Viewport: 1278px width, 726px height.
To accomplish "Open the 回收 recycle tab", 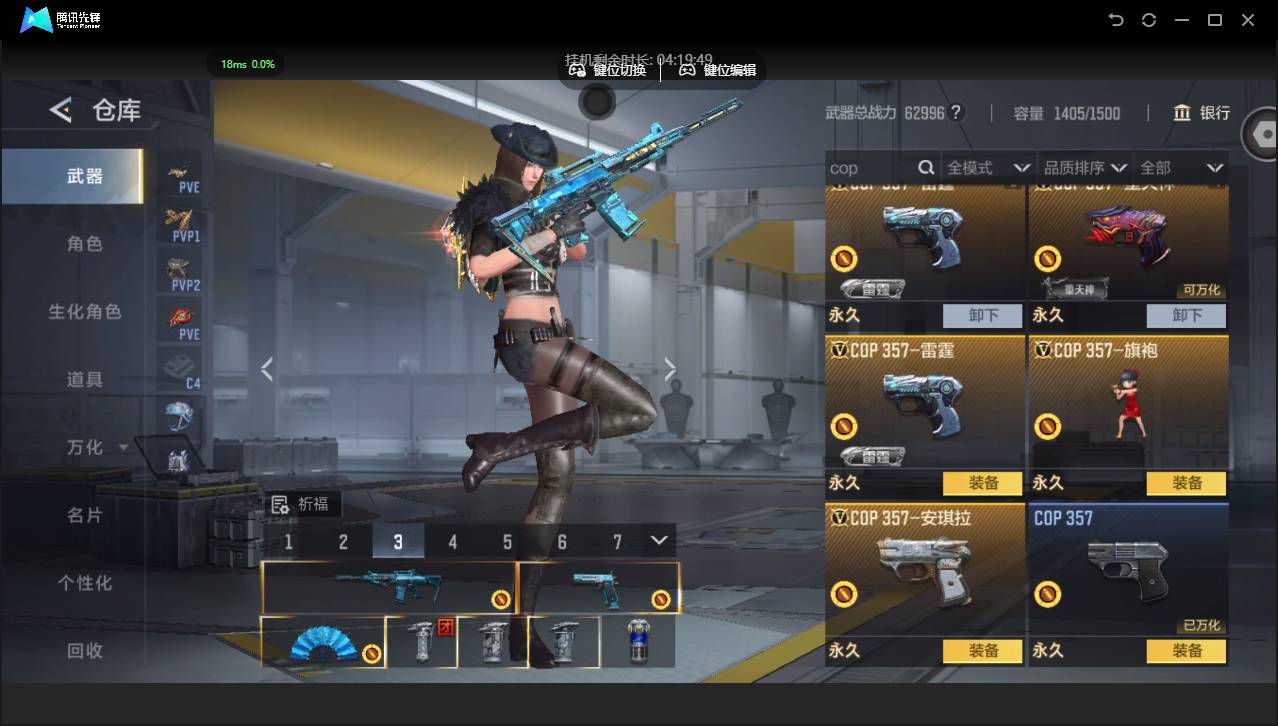I will (x=85, y=651).
